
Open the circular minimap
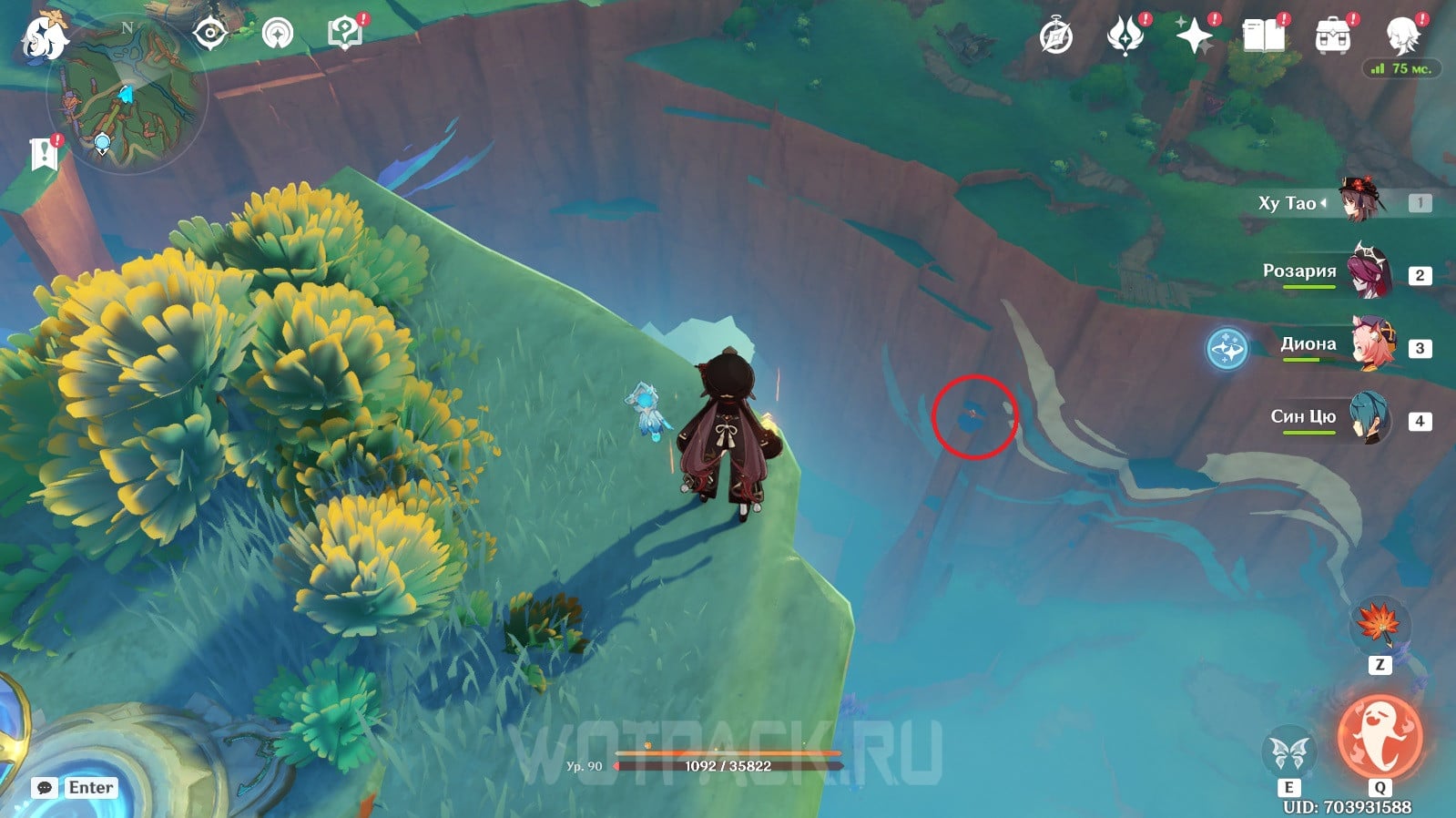click(127, 93)
